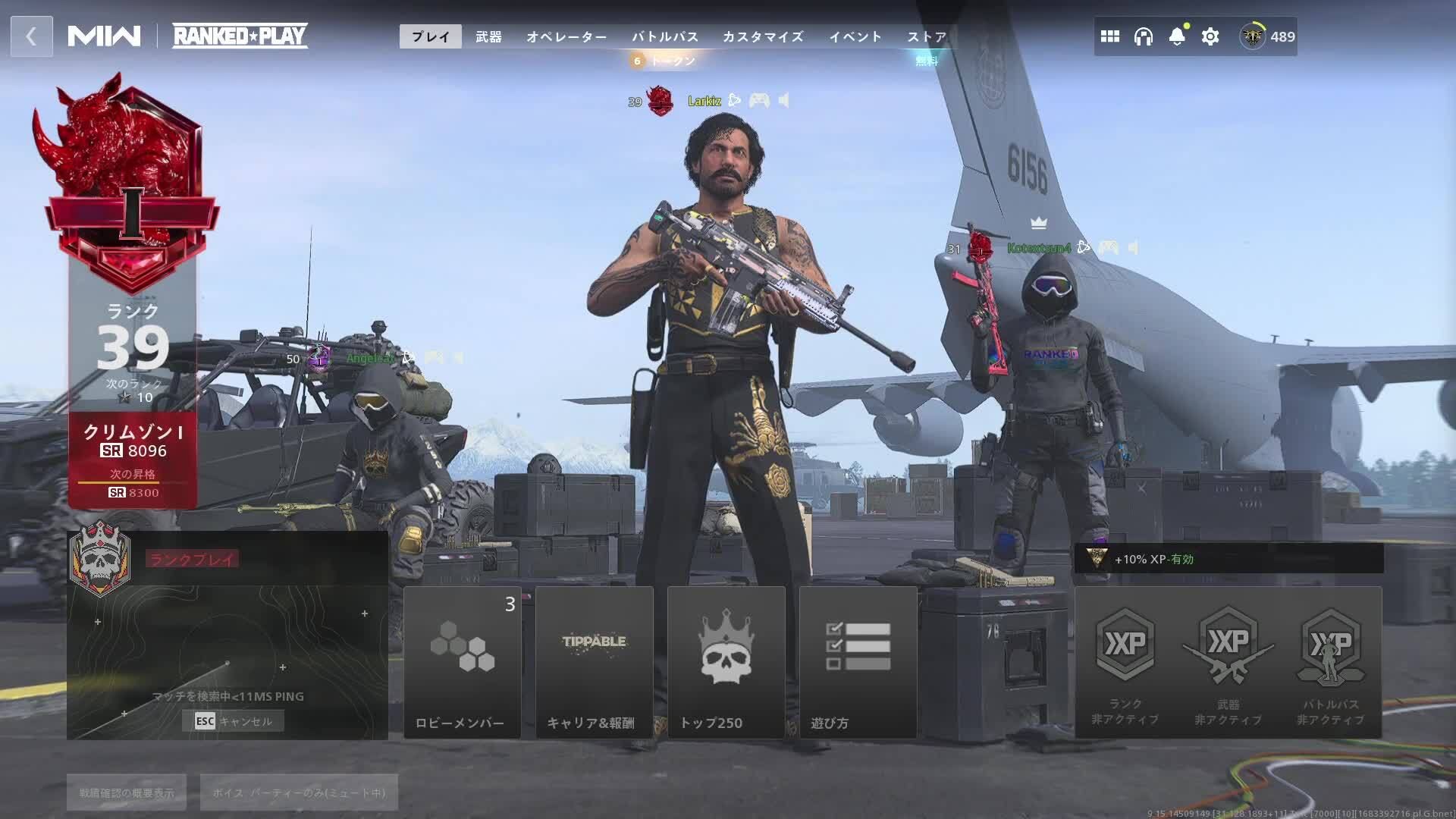Cancel matchmaking with the キャンセル button
Image resolution: width=1456 pixels, height=819 pixels.
234,721
